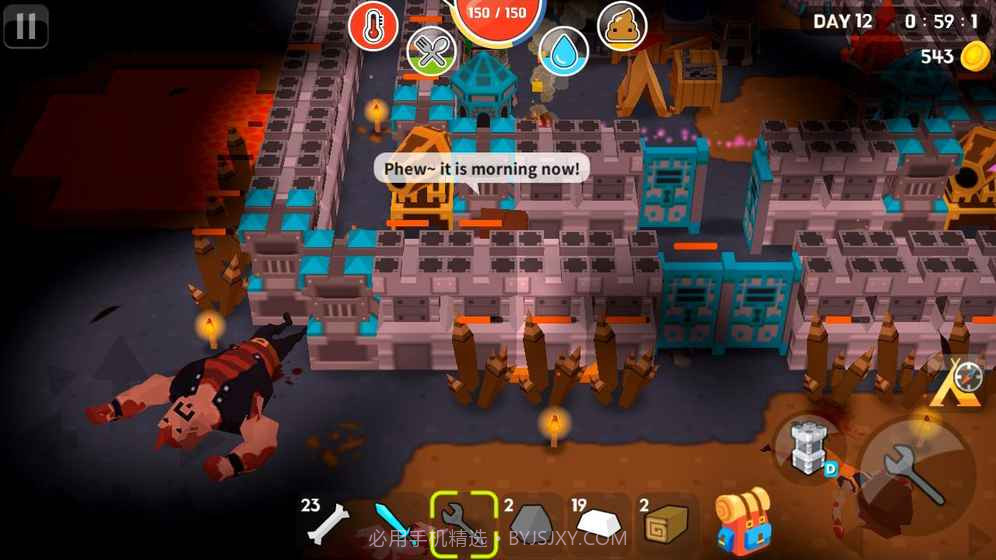This screenshot has width=996, height=560.
Task: Select the carved wood block slot
Action: coord(664,520)
